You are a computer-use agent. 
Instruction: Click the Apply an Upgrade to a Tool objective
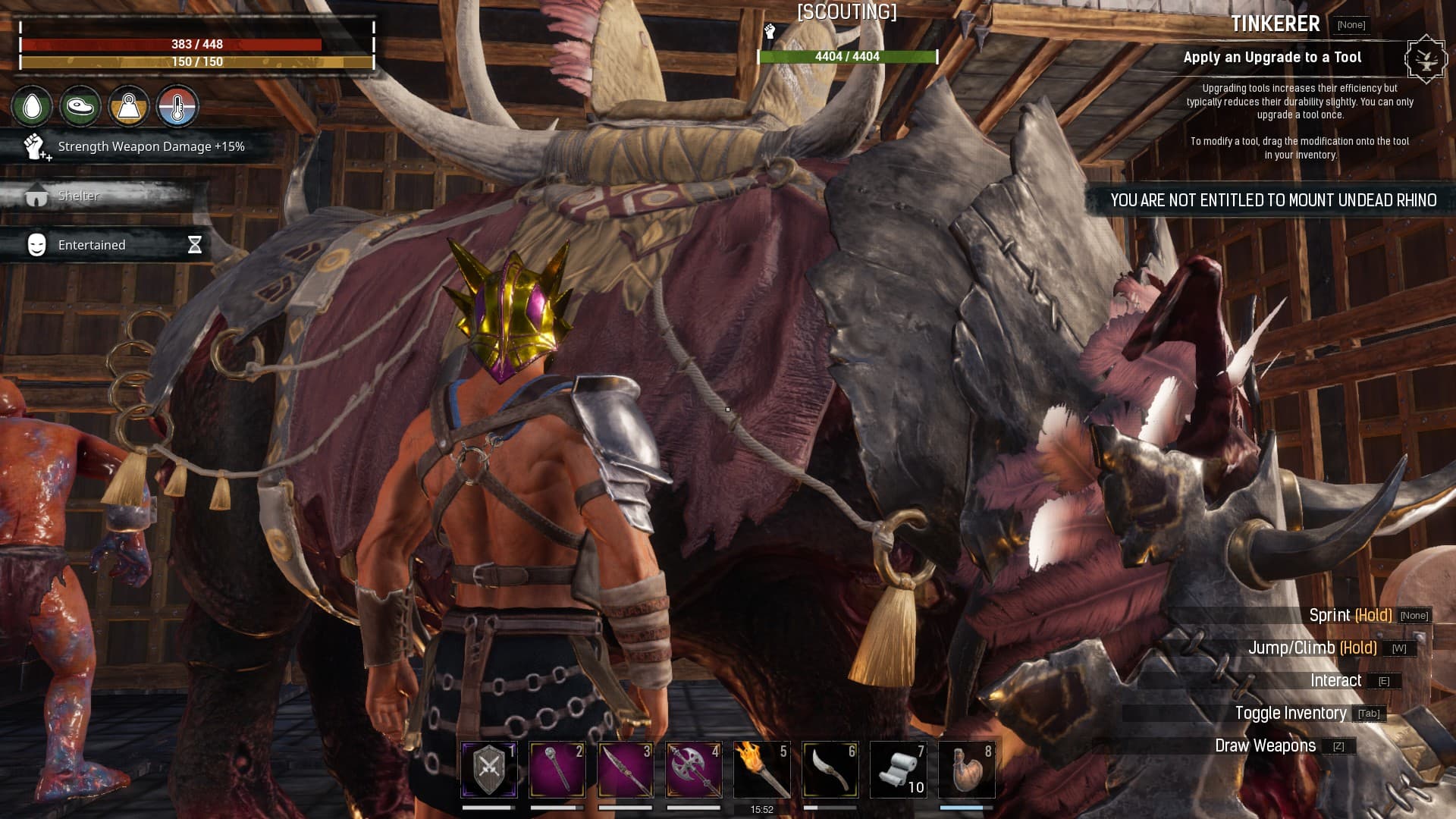click(x=1272, y=58)
